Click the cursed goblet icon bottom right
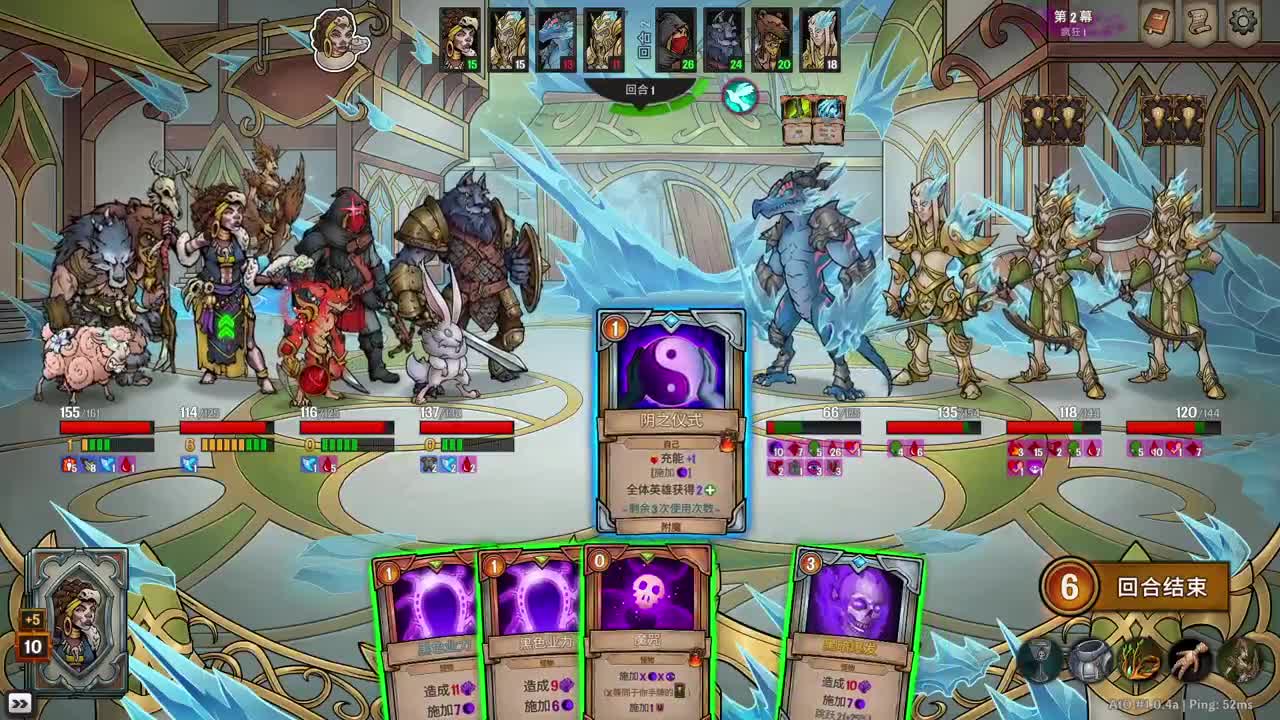The height and width of the screenshot is (720, 1280). click(x=1038, y=661)
